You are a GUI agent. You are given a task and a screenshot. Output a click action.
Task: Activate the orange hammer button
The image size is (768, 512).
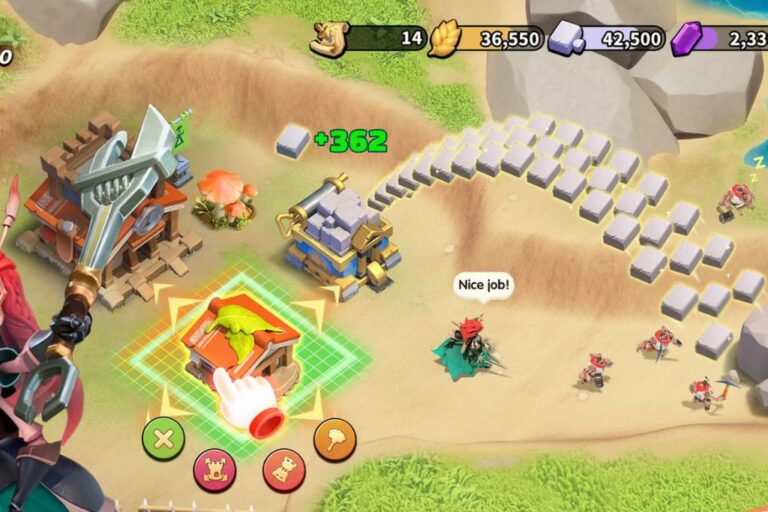click(x=335, y=438)
